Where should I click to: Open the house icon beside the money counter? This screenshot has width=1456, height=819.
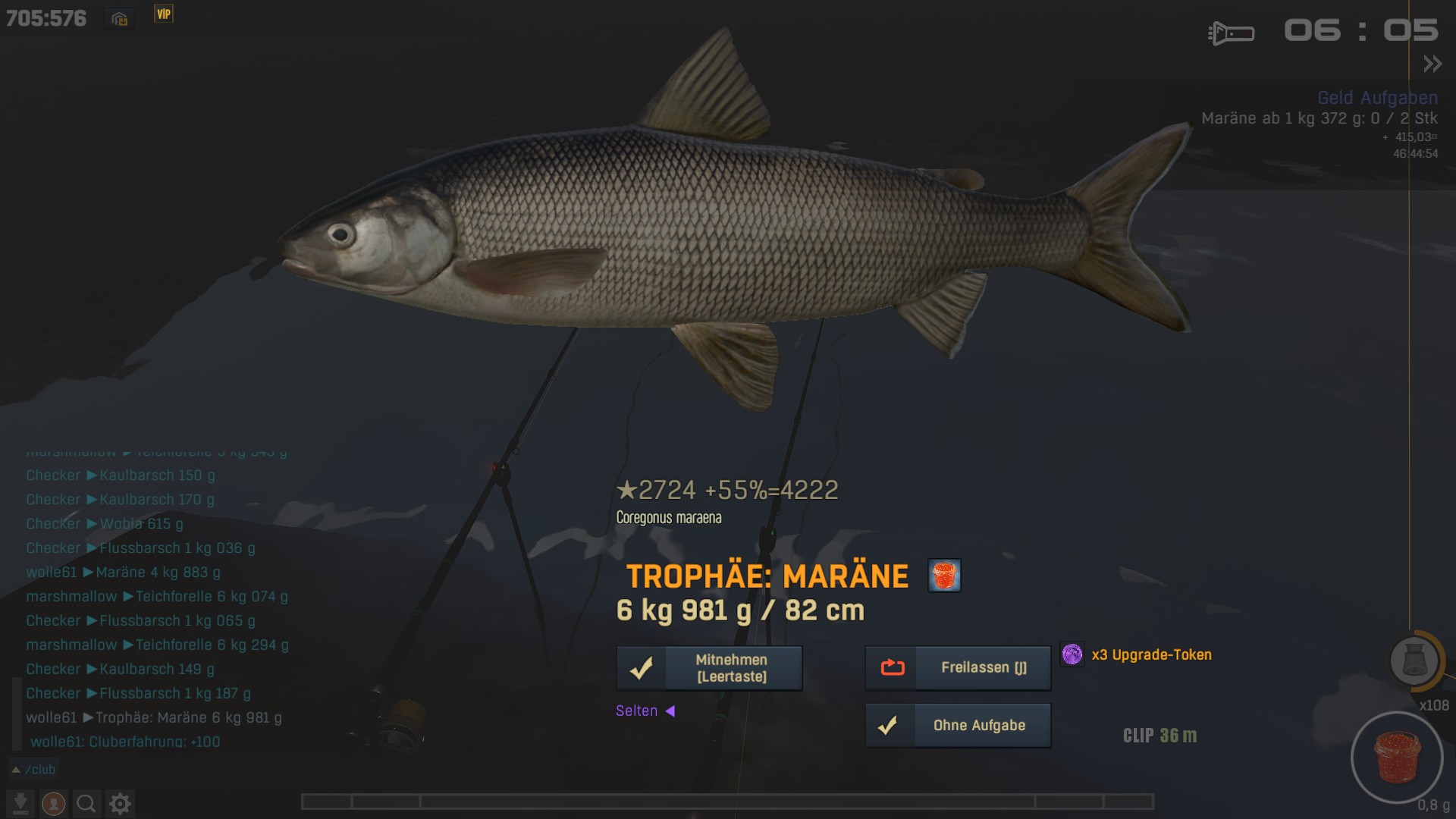[120, 19]
